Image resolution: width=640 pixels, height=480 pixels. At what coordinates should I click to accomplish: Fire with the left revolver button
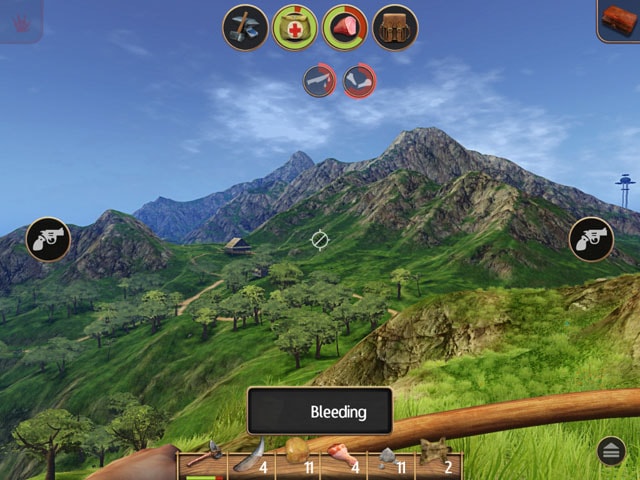[48, 239]
